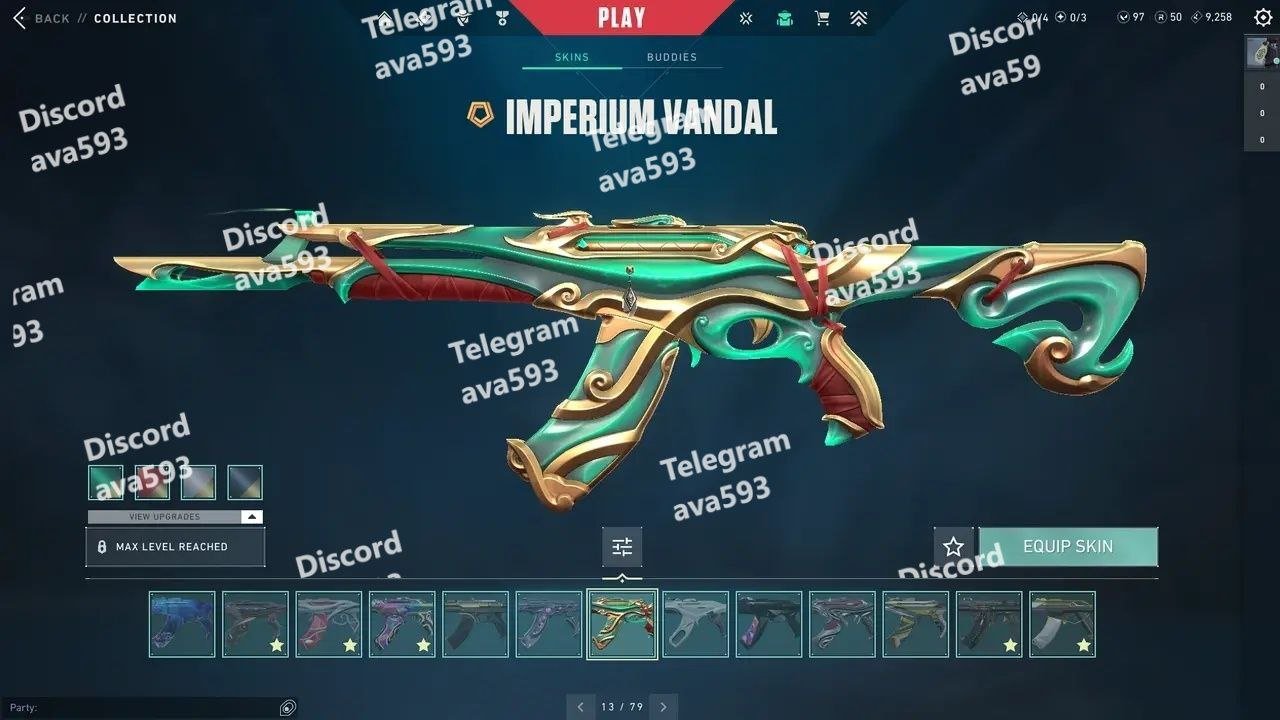This screenshot has width=1280, height=720.
Task: Open the battlepass chevrons icon
Action: click(x=858, y=18)
